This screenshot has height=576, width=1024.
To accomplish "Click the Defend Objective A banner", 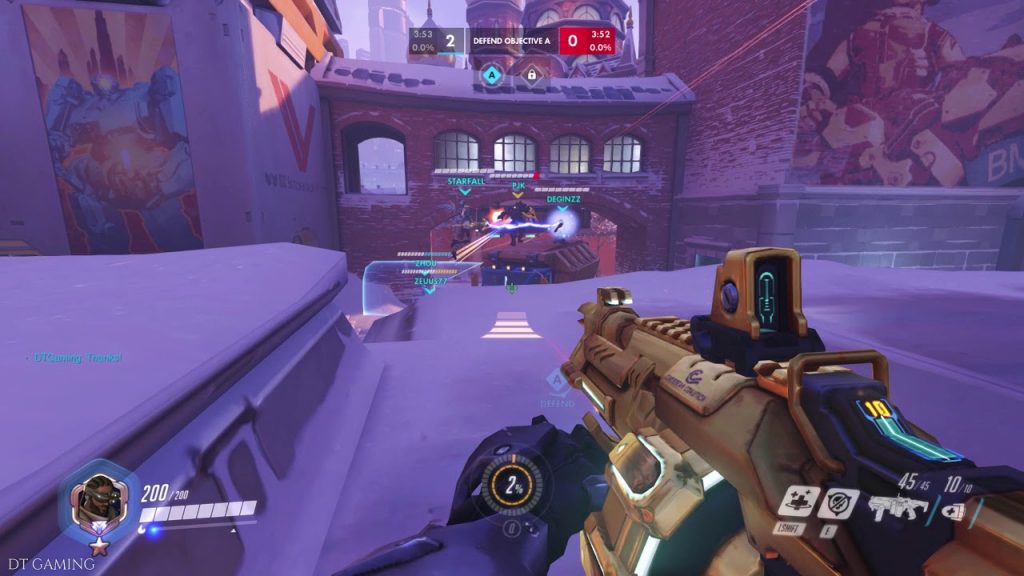I will (x=512, y=41).
